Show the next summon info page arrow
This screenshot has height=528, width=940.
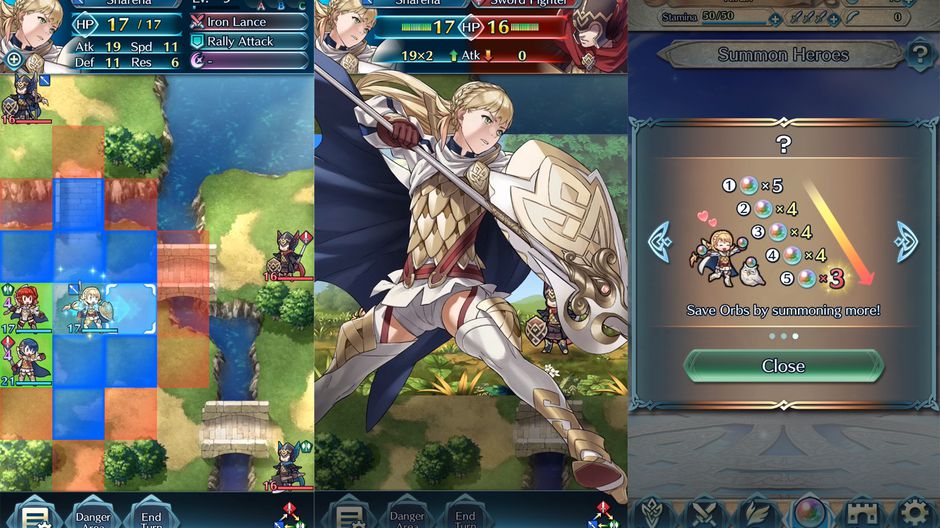(x=906, y=242)
